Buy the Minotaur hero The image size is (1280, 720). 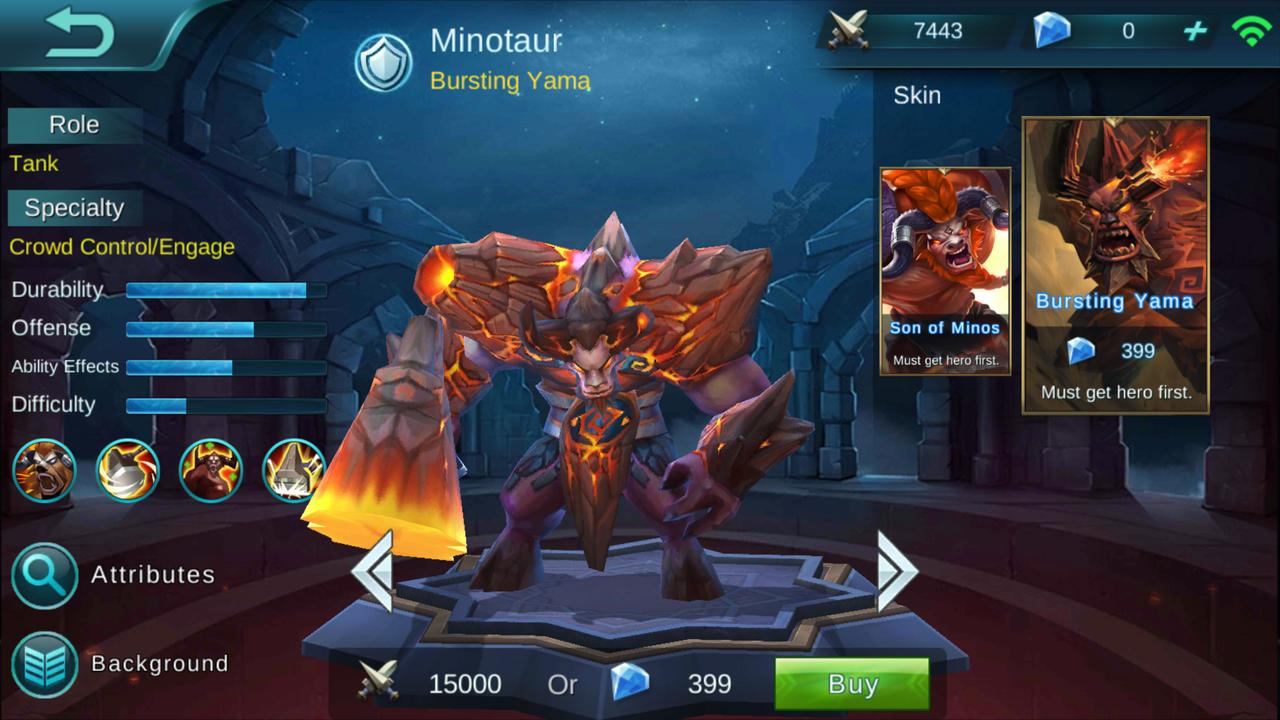click(852, 684)
